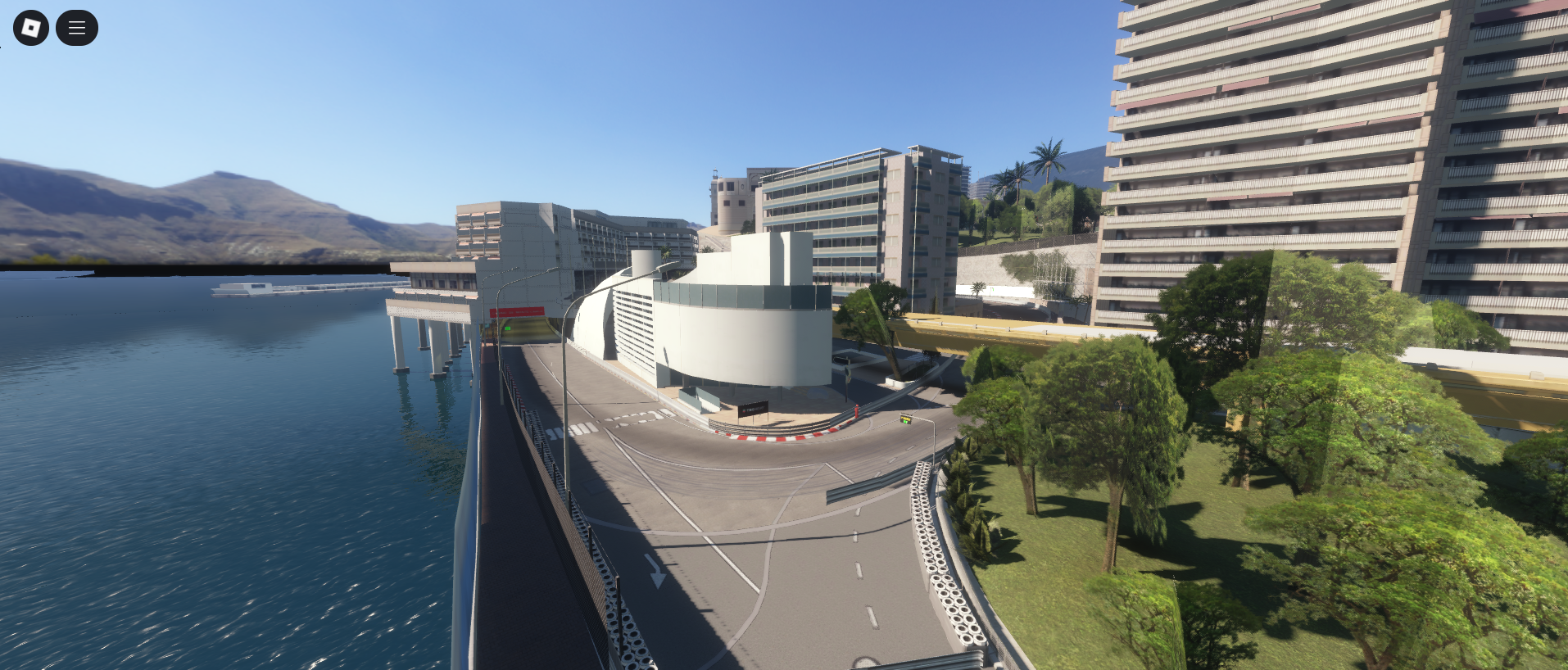Image resolution: width=1568 pixels, height=670 pixels.
Task: Open the Roblox menu logo button
Action: (31, 28)
